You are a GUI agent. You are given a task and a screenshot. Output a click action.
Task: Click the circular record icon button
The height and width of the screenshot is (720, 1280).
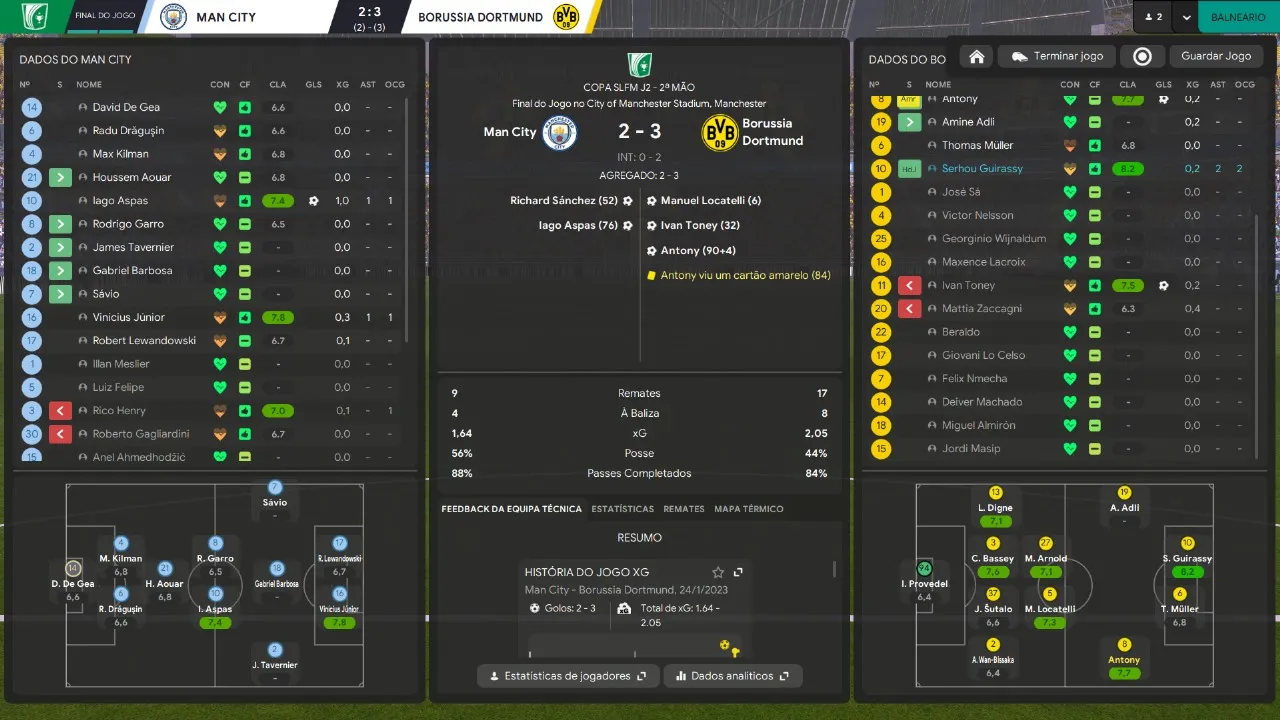click(1142, 57)
